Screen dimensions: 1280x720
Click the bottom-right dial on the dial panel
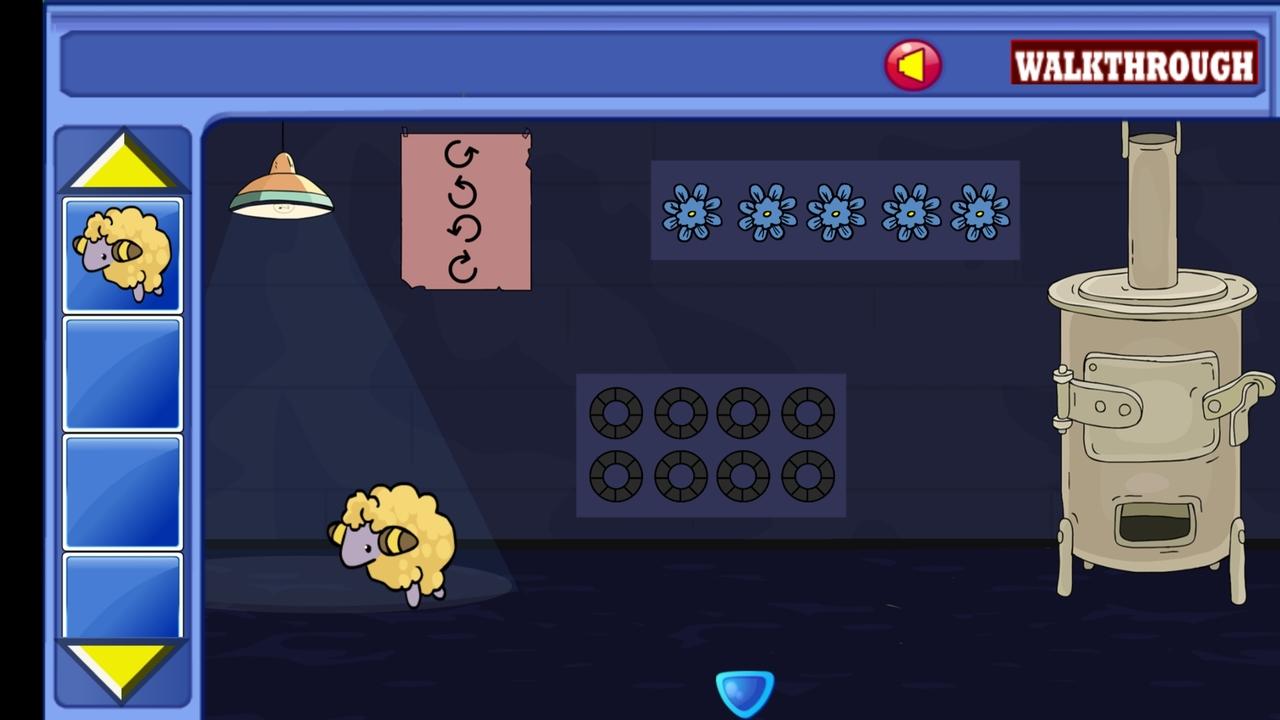(x=808, y=478)
